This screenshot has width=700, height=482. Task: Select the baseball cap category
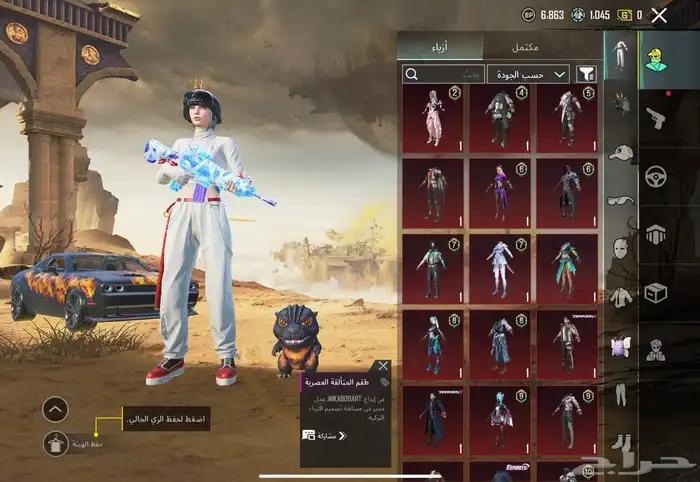click(620, 152)
